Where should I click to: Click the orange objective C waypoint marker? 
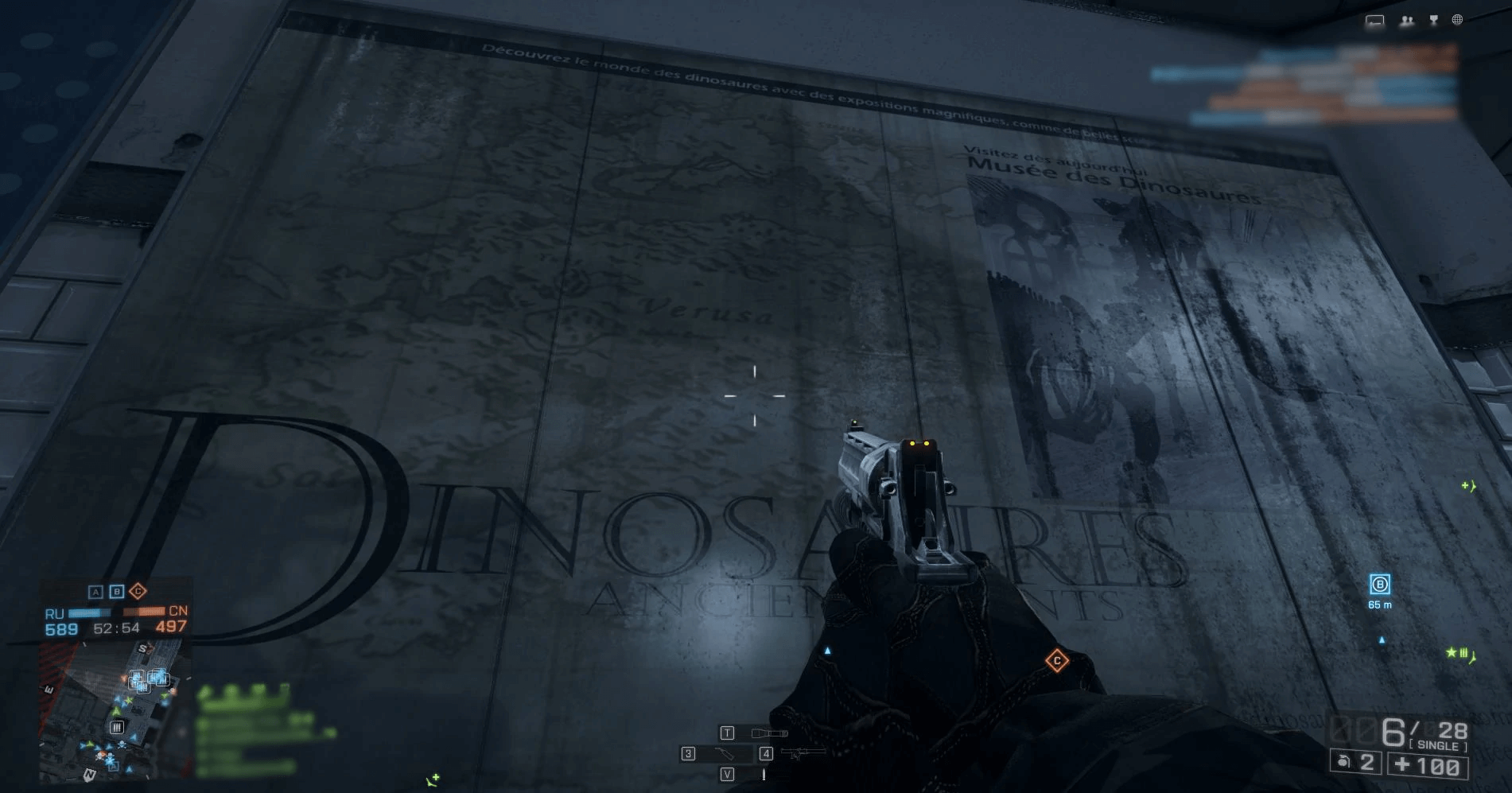1057,660
